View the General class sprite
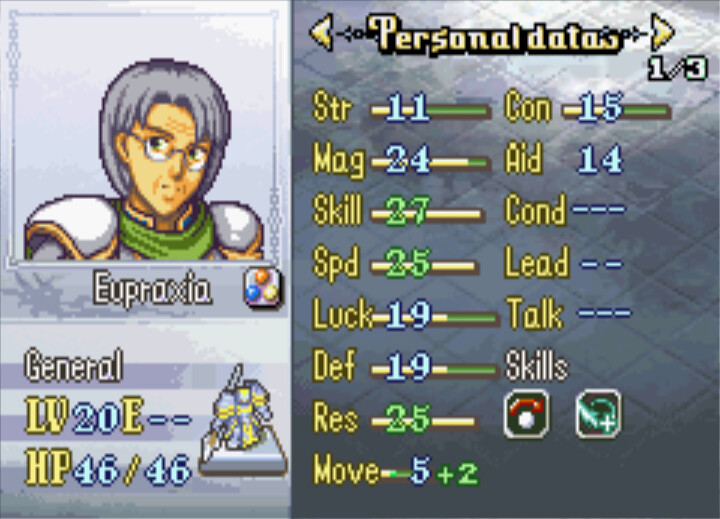Image resolution: width=720 pixels, height=519 pixels. (x=239, y=418)
